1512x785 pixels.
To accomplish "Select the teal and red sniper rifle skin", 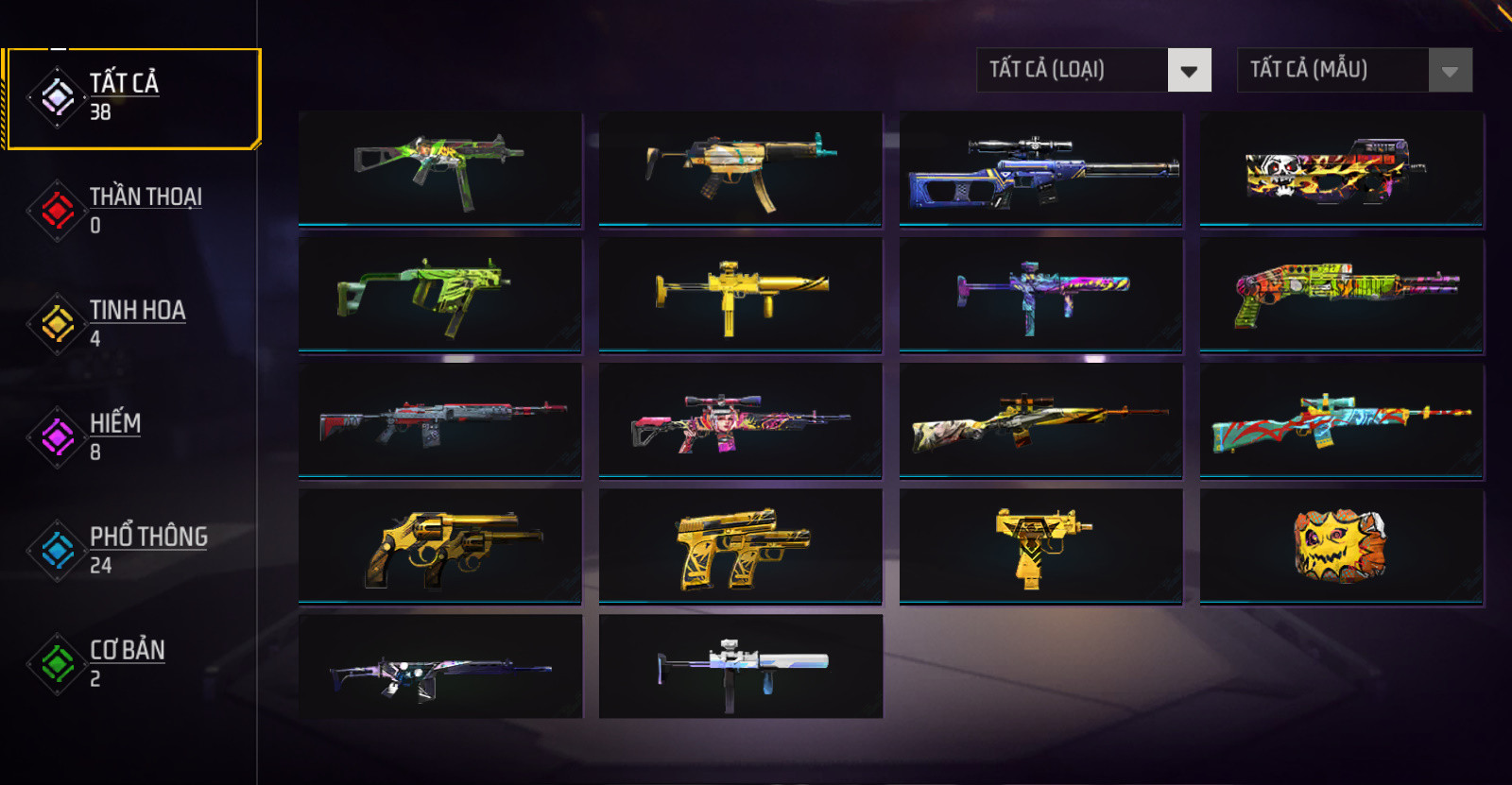I will click(x=1341, y=420).
